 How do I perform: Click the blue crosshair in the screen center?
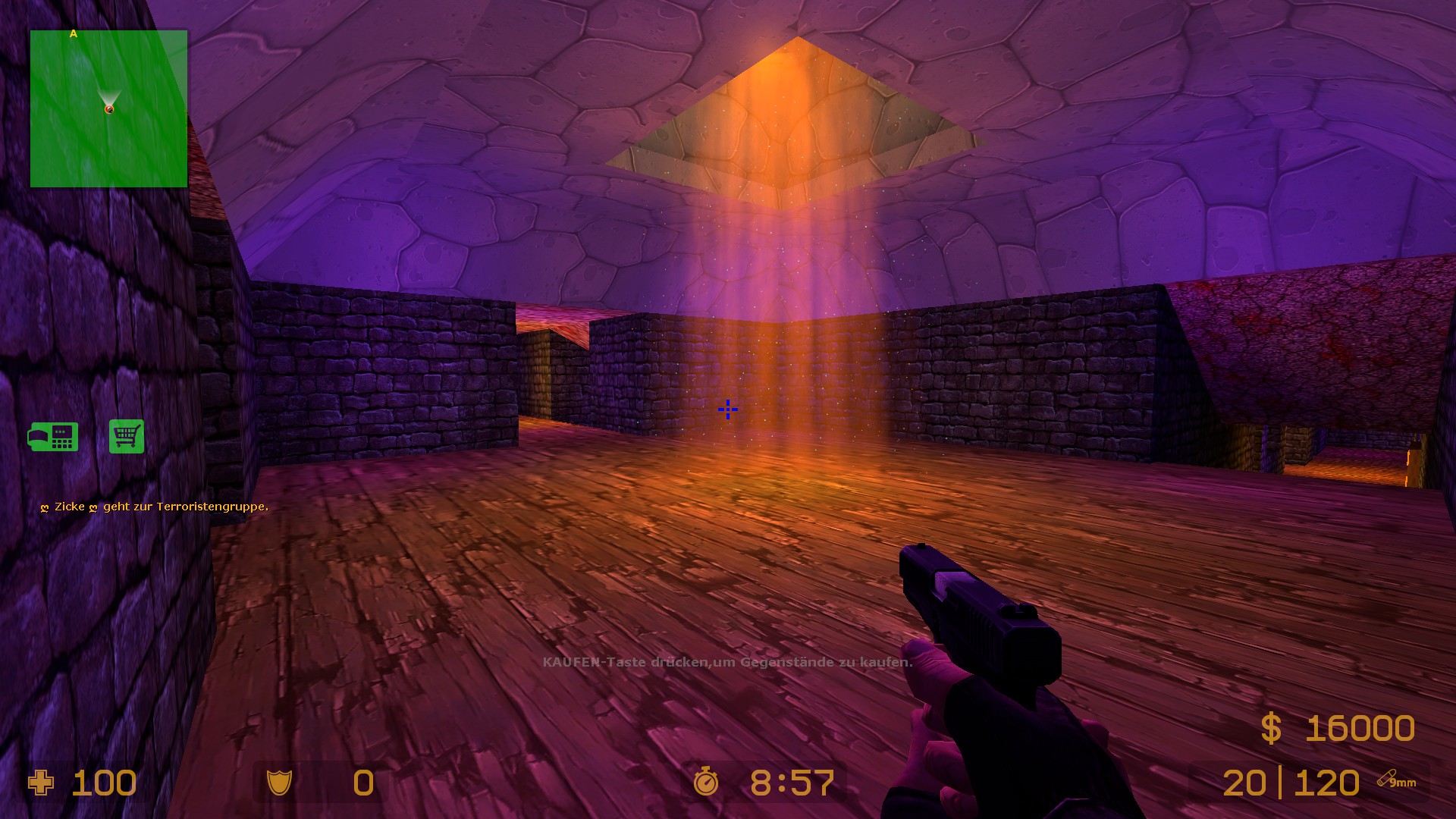727,409
